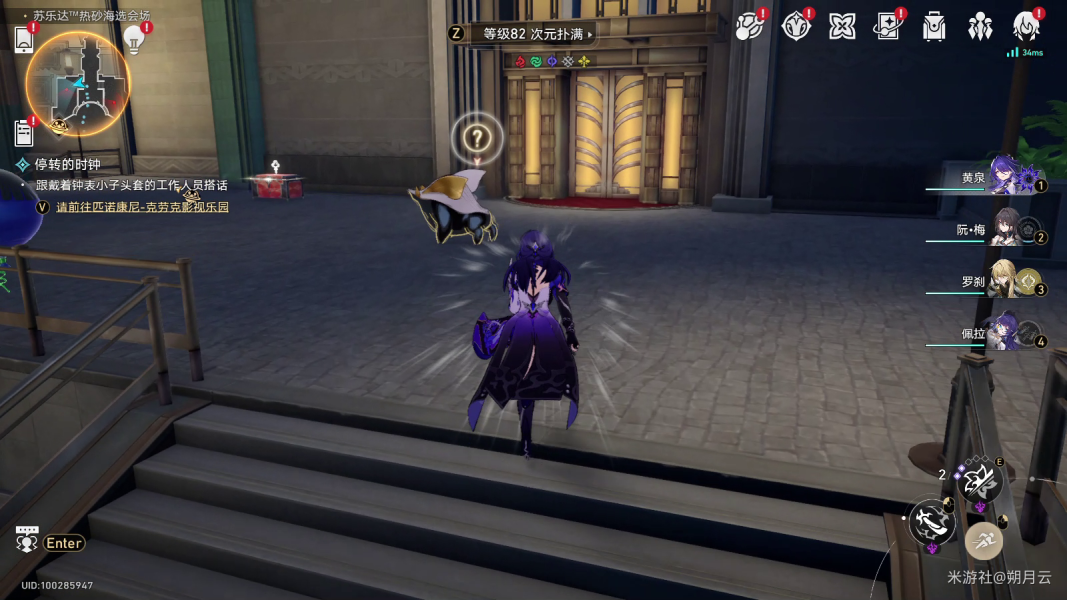
Task: Open the mission log clipboard icon
Action: pyautogui.click(x=25, y=132)
